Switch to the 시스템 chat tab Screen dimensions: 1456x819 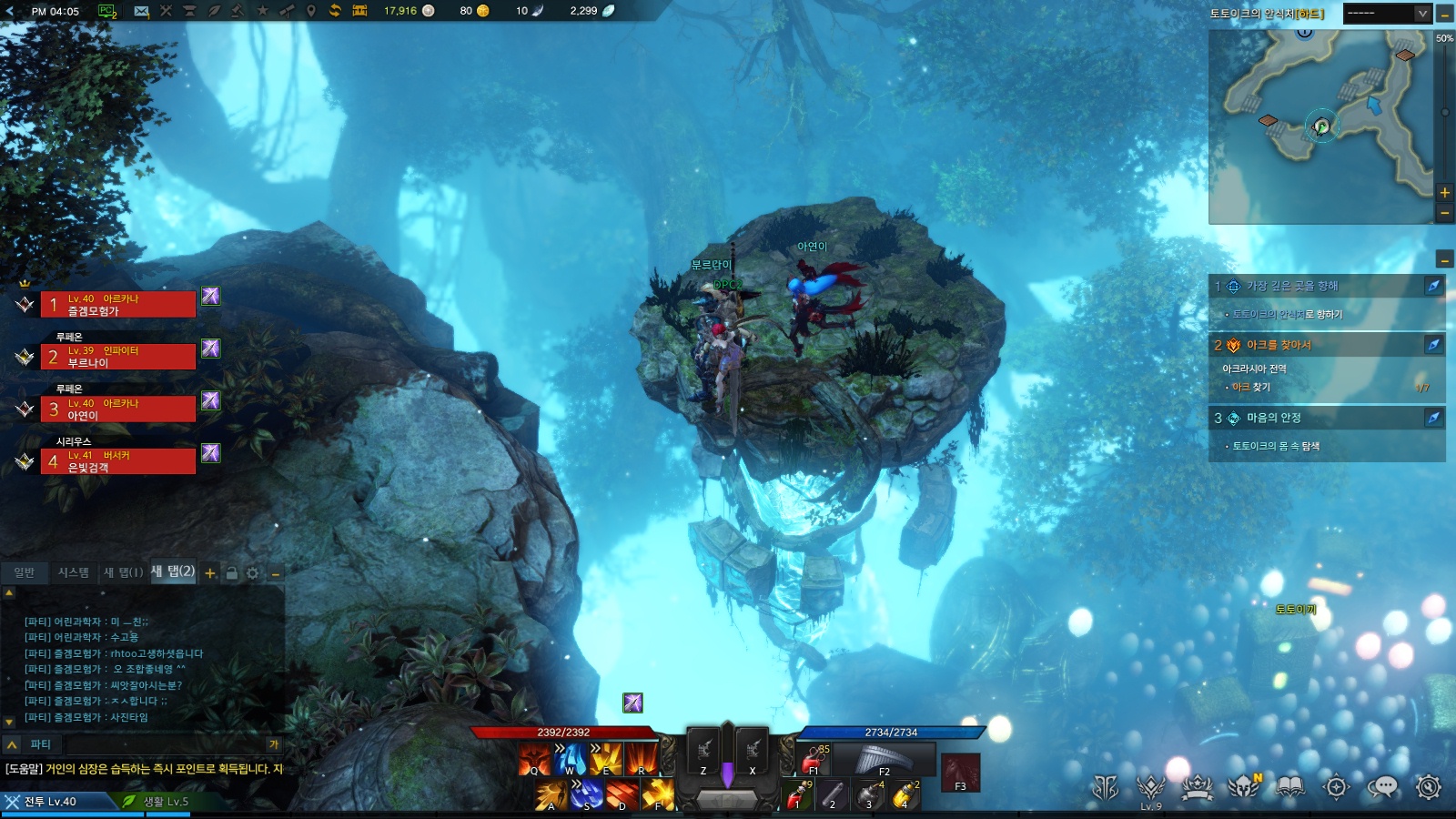74,572
